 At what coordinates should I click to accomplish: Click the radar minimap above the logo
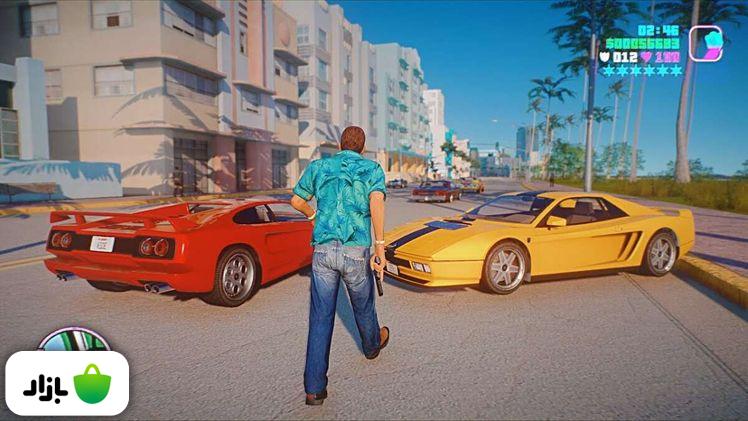click(x=73, y=340)
